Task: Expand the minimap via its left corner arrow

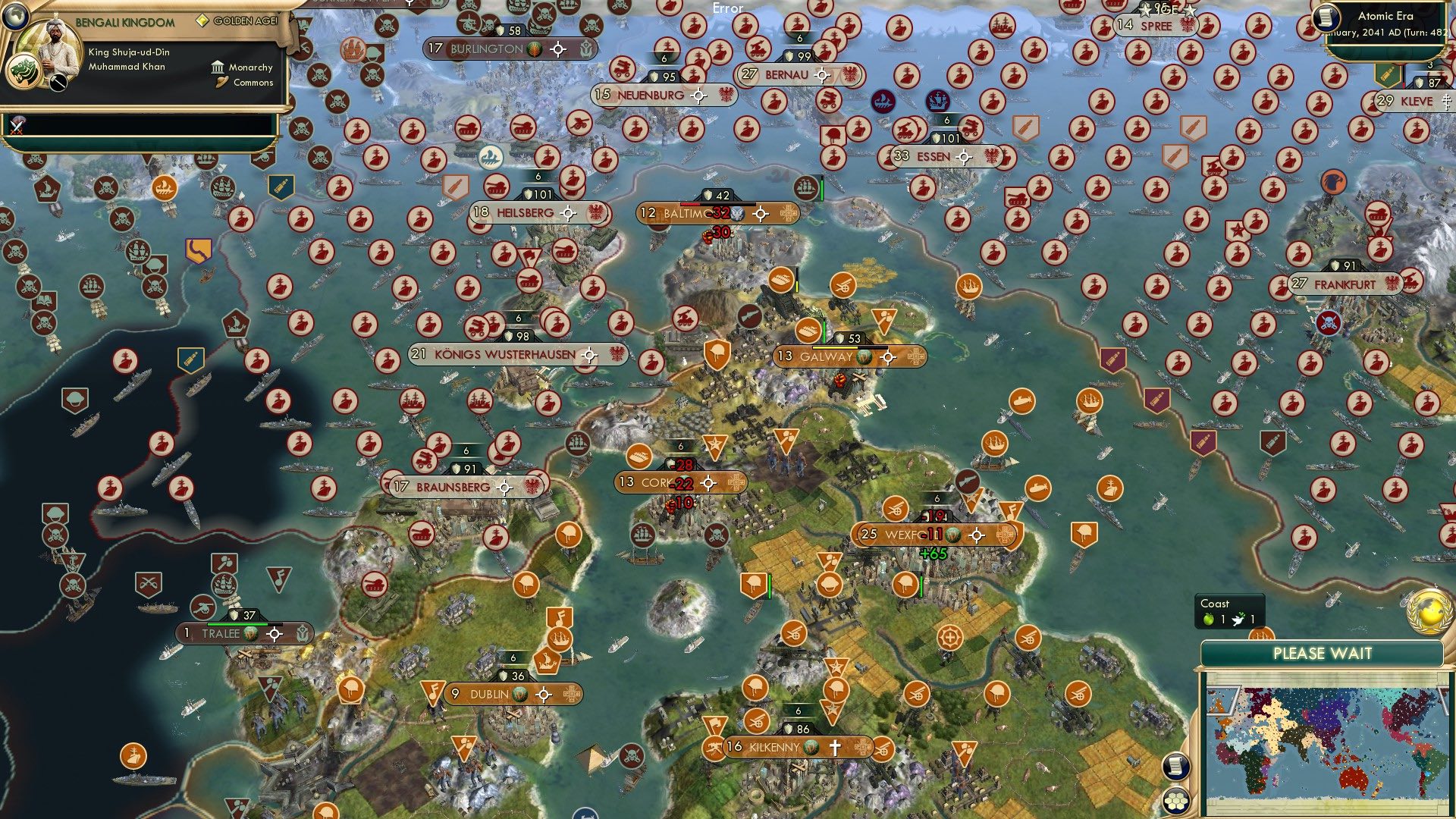Action: click(1222, 701)
